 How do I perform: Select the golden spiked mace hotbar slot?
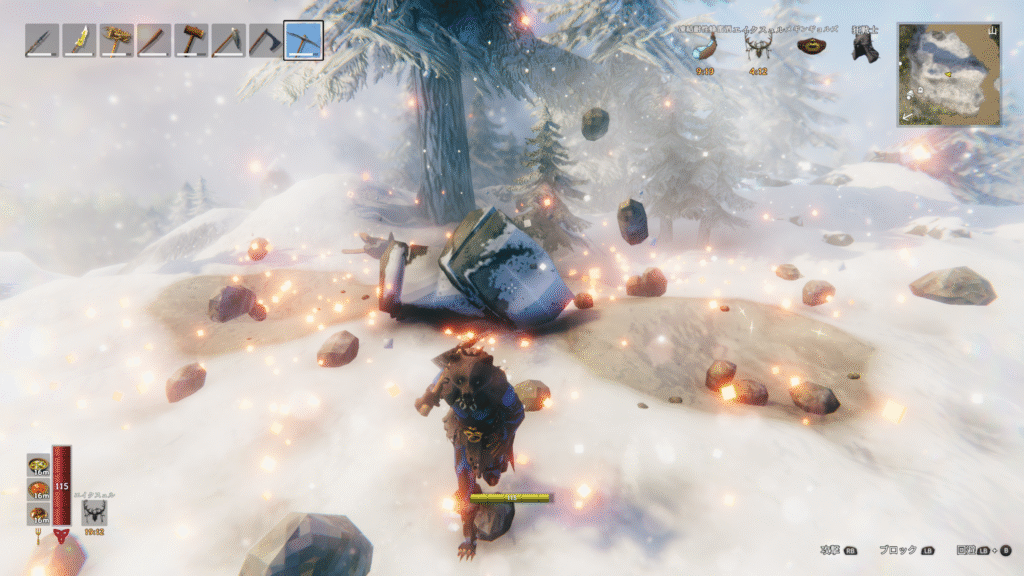click(116, 41)
